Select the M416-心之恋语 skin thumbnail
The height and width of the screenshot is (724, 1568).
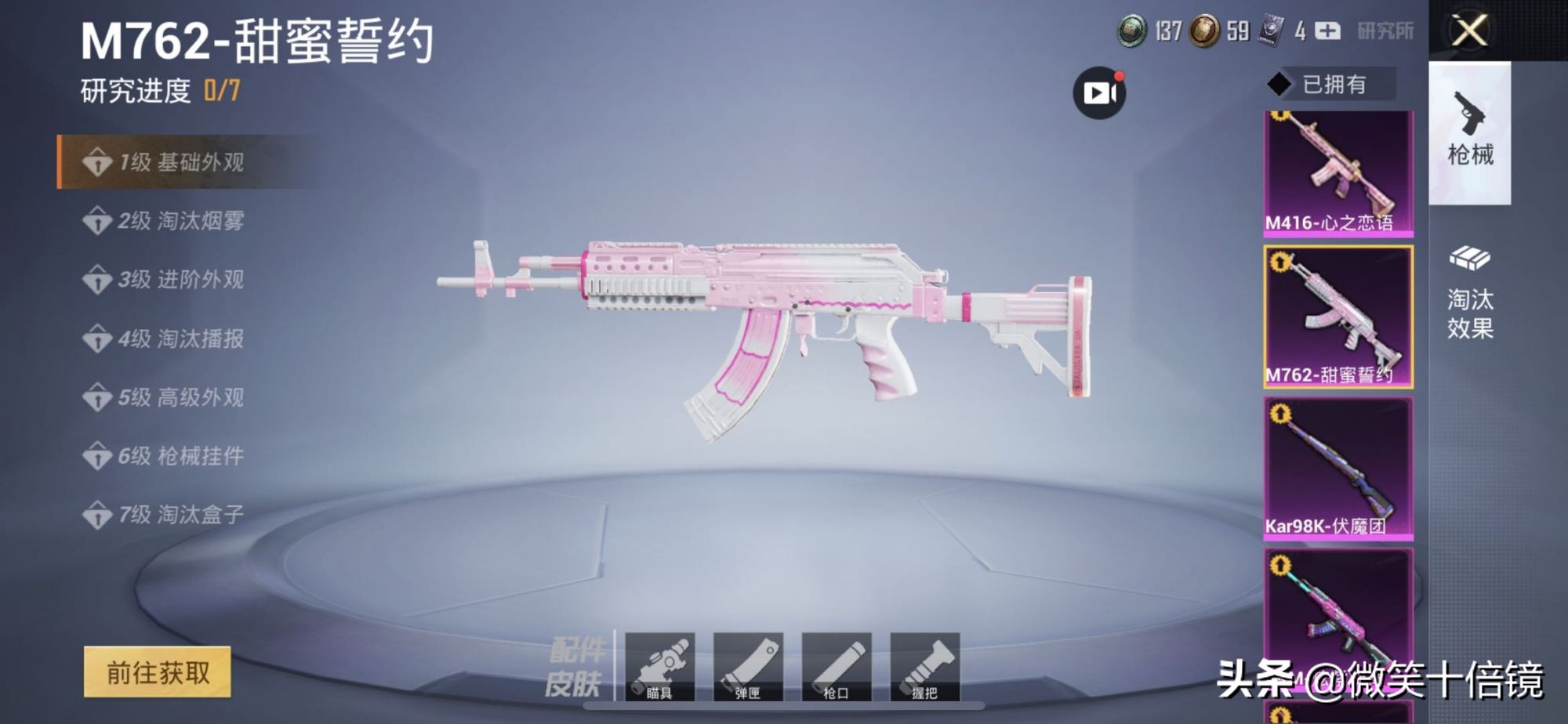coord(1338,172)
